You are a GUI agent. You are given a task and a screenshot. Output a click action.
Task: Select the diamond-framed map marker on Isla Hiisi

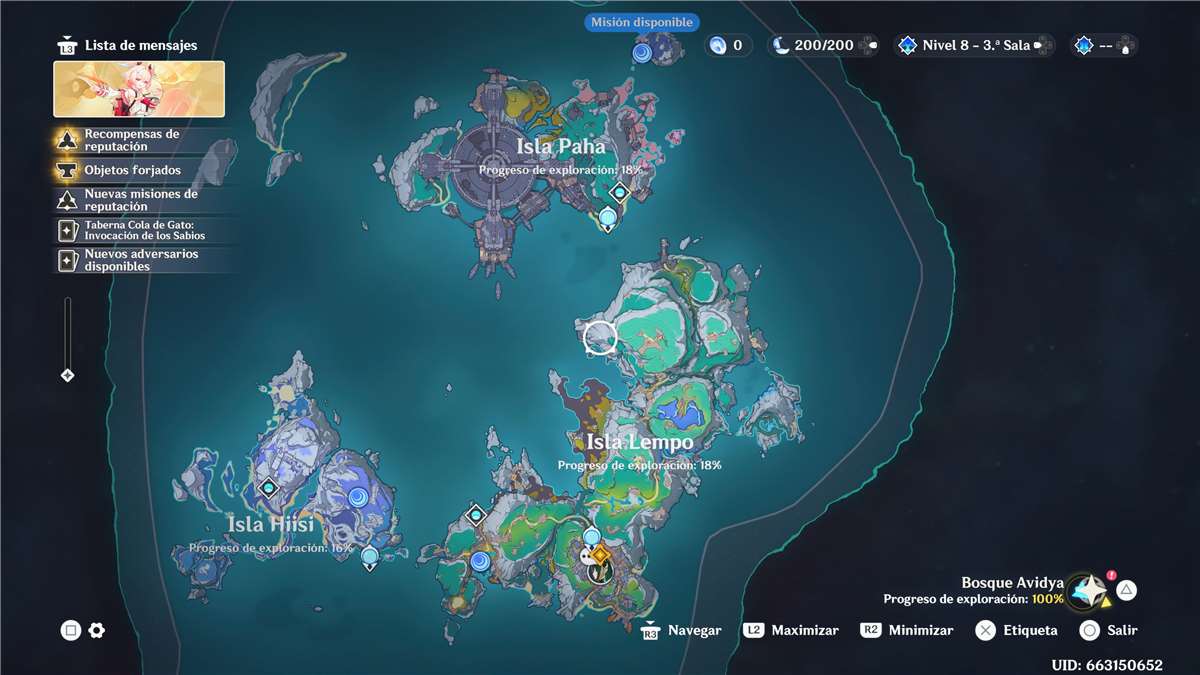pyautogui.click(x=268, y=489)
